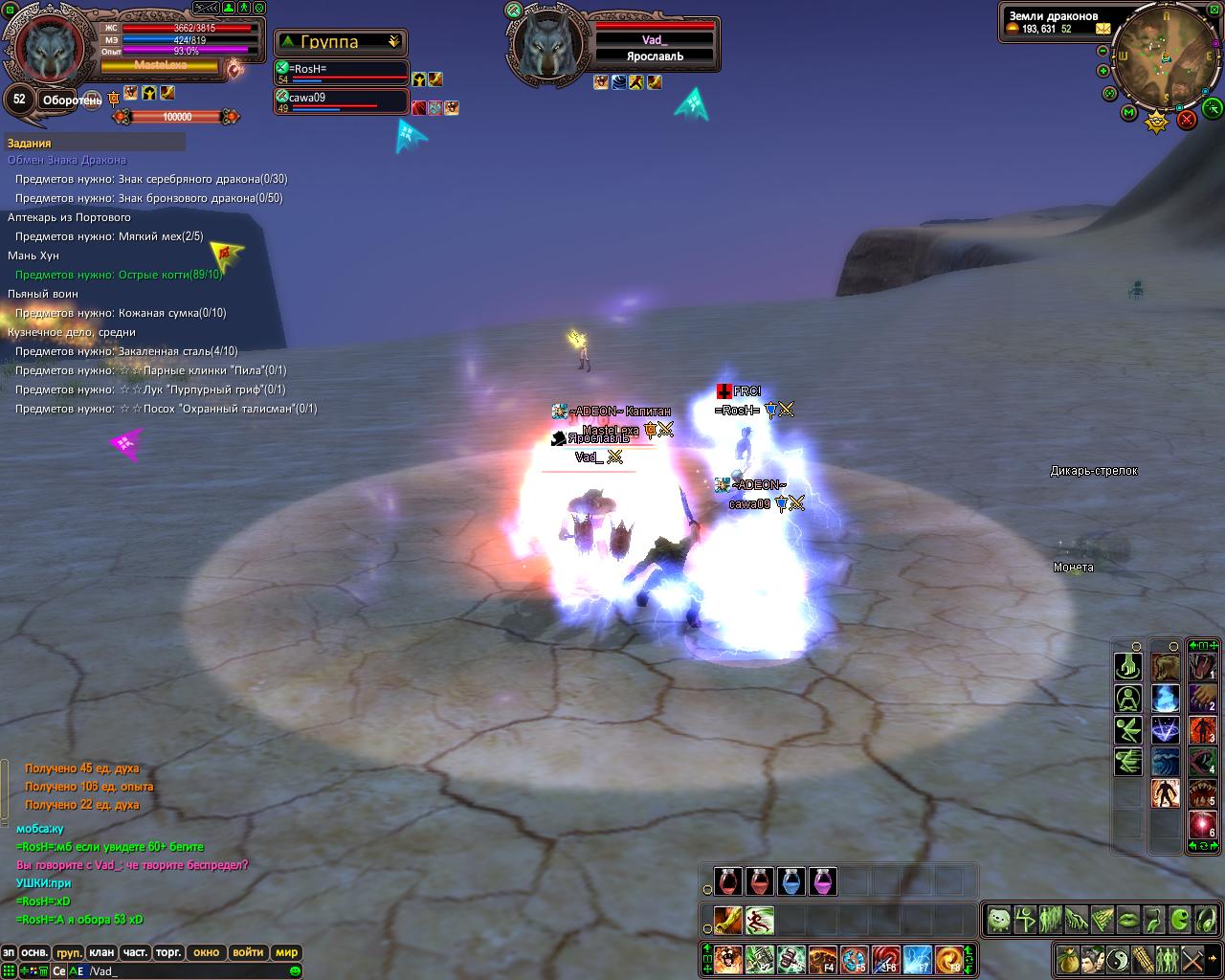Use the purple potion in the hotbar
Viewport: 1225px width, 980px height.
pyautogui.click(x=822, y=880)
